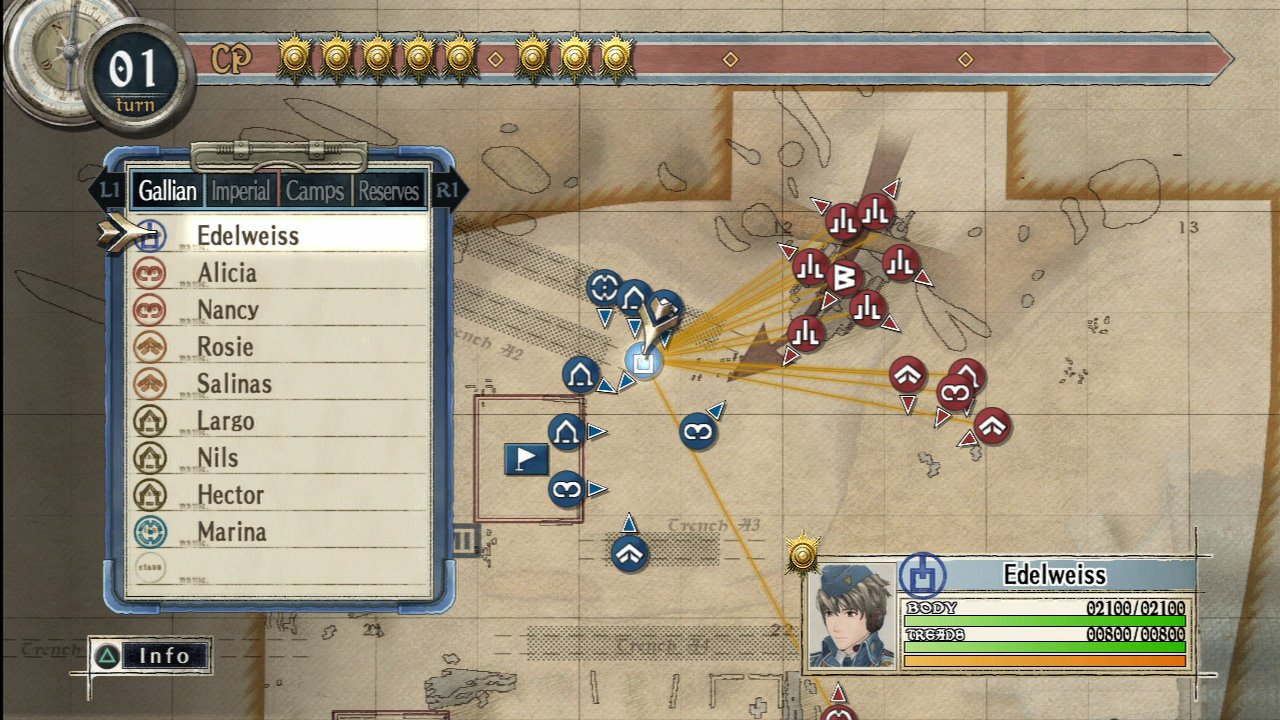
Task: Open the Camps tab
Action: pos(314,190)
